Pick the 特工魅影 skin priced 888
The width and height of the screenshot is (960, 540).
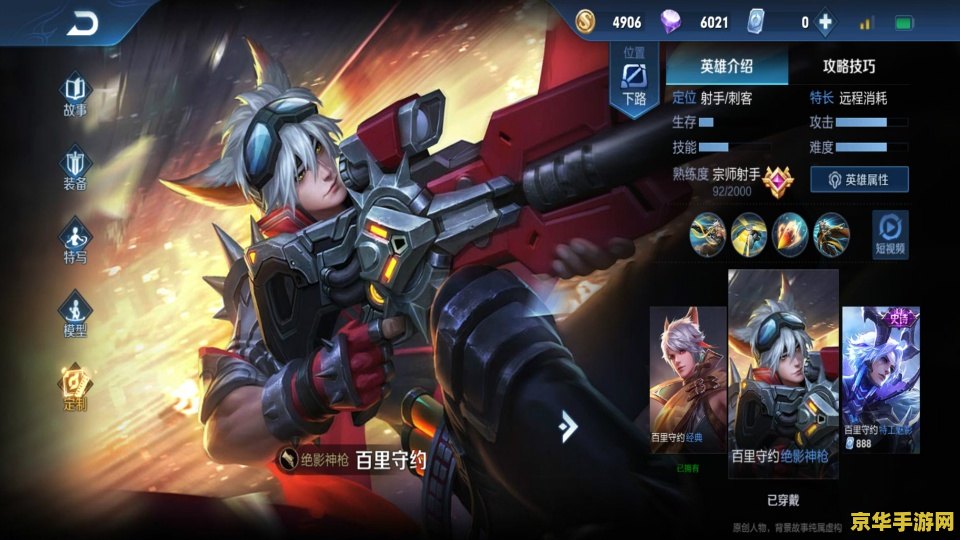[x=880, y=378]
